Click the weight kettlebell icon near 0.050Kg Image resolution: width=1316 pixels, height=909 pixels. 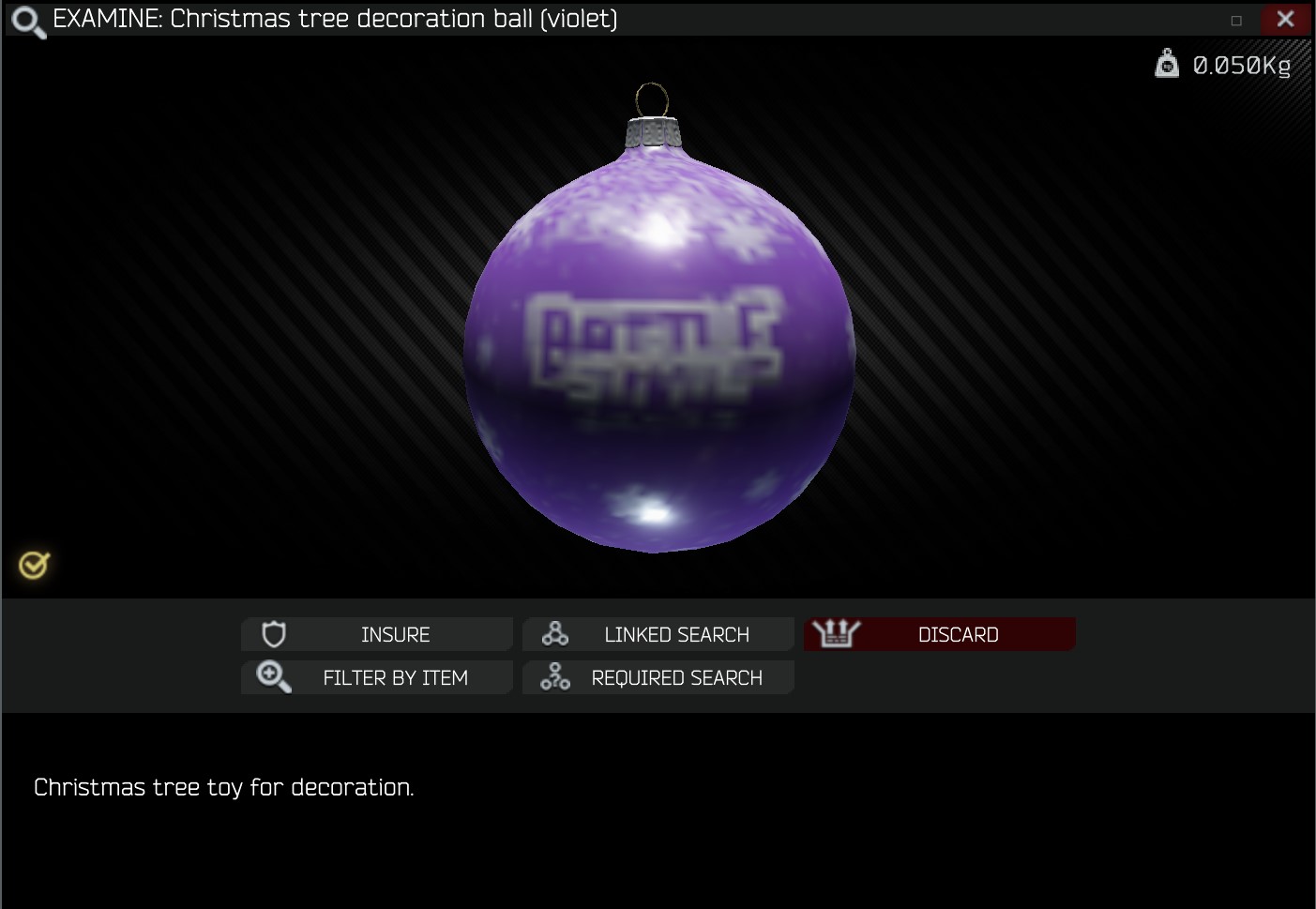(1166, 65)
